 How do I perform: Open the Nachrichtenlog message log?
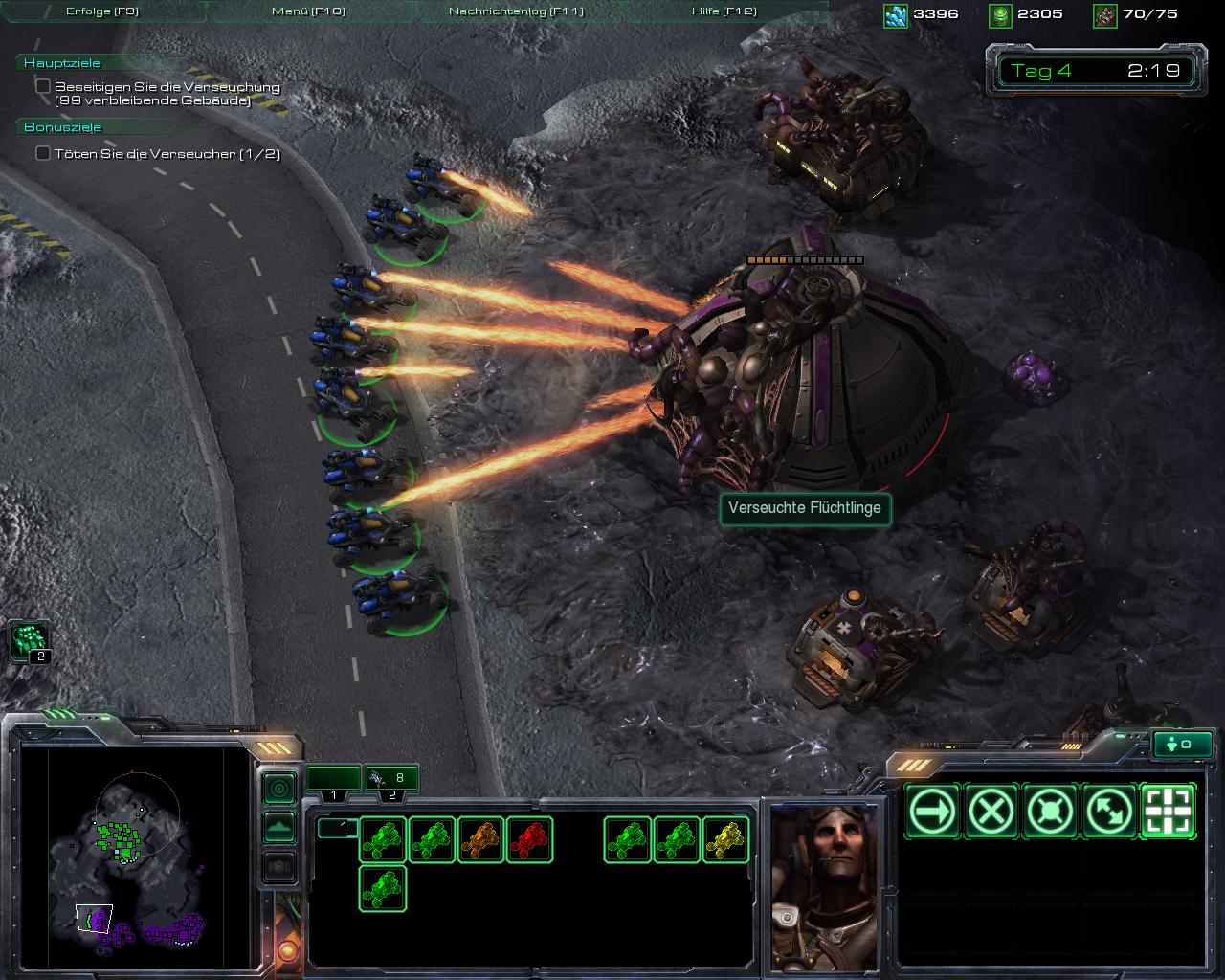click(x=516, y=11)
